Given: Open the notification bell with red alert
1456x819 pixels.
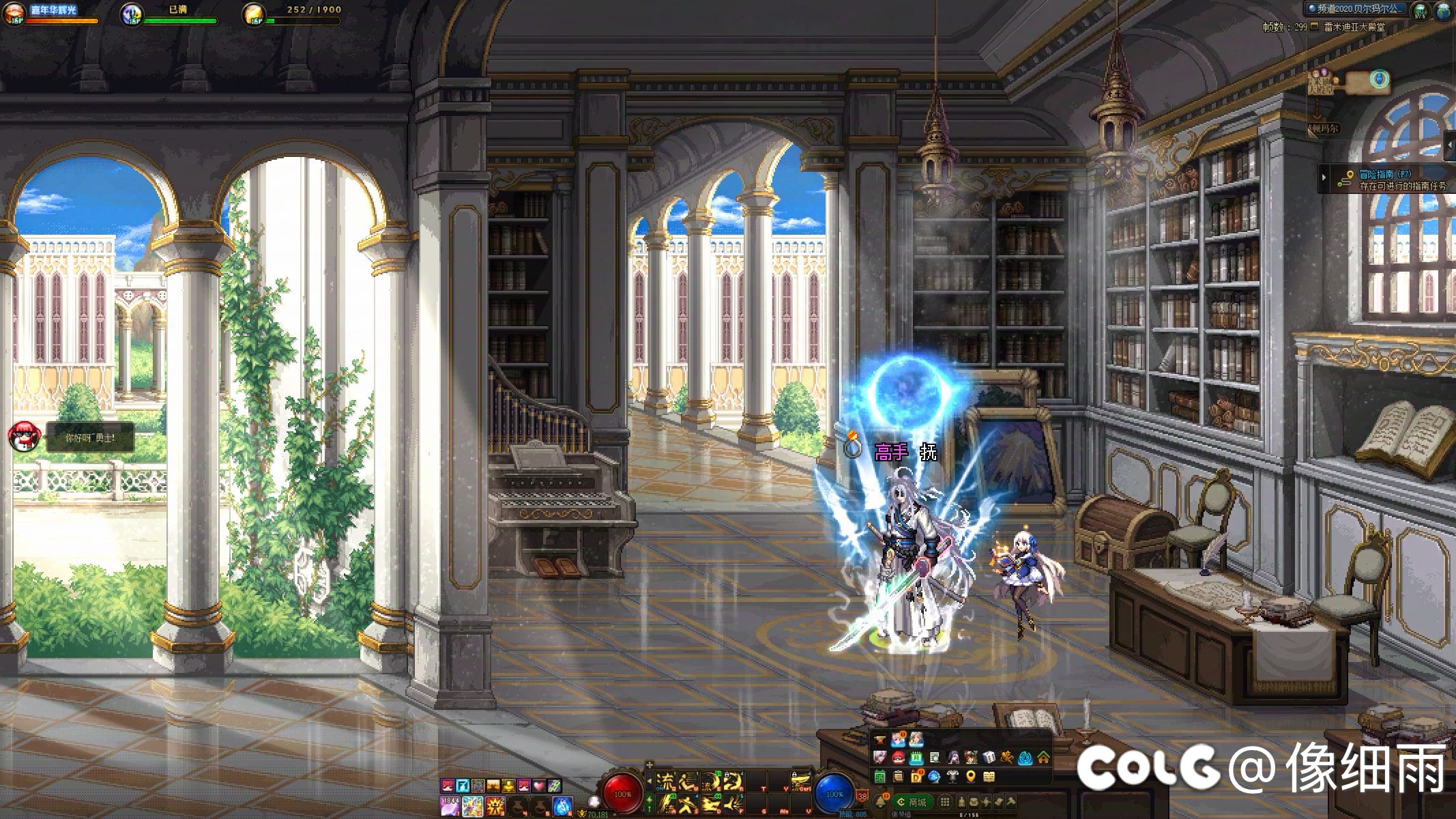Looking at the screenshot, I should pos(882,801).
